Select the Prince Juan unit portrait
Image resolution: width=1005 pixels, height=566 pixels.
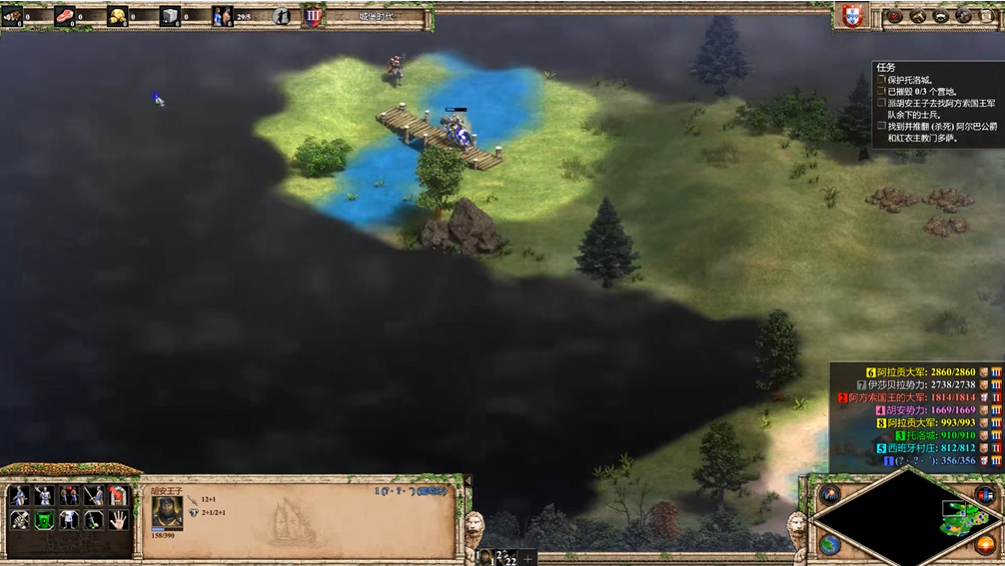coord(167,514)
